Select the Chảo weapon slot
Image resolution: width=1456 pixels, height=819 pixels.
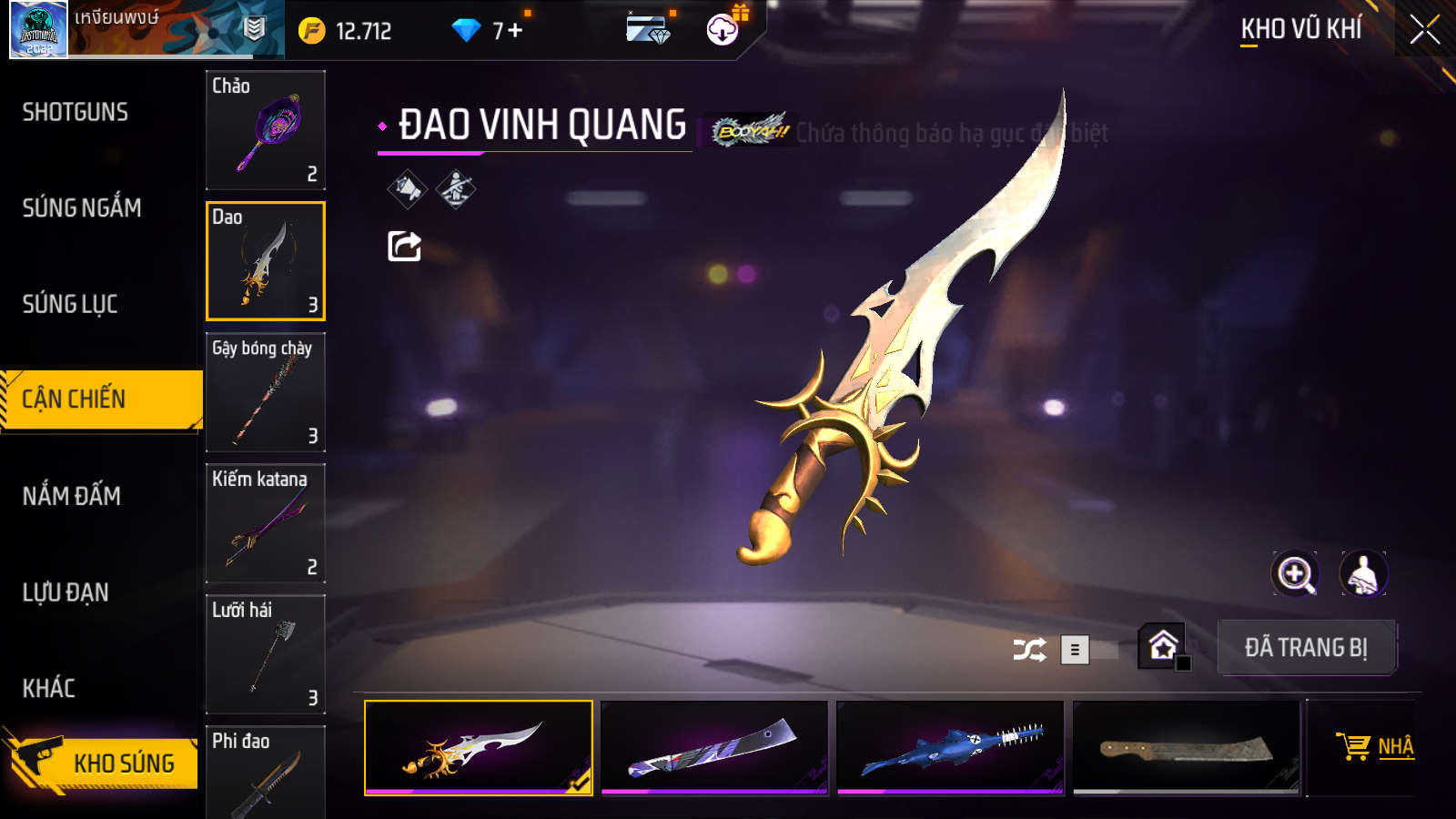(x=266, y=130)
